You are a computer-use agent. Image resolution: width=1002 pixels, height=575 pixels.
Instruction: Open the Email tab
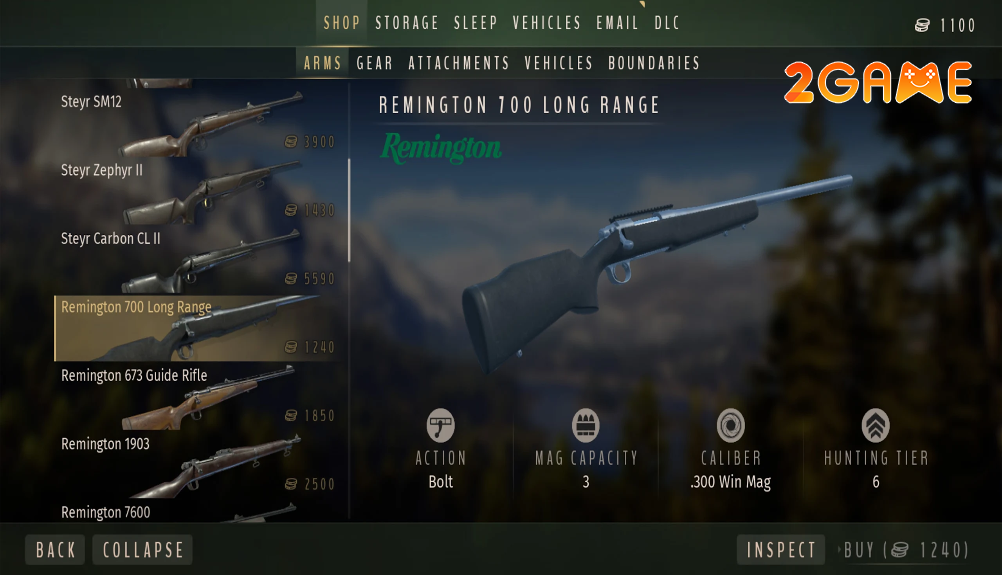click(x=617, y=23)
